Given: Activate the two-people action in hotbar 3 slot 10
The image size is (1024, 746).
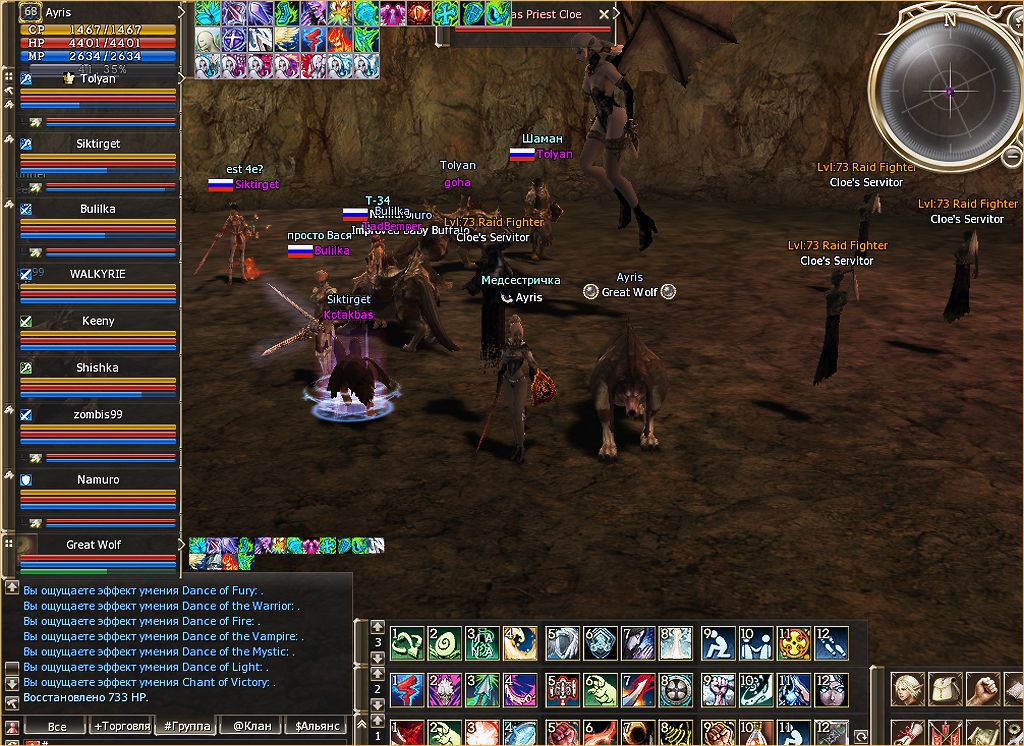Looking at the screenshot, I should (x=755, y=643).
